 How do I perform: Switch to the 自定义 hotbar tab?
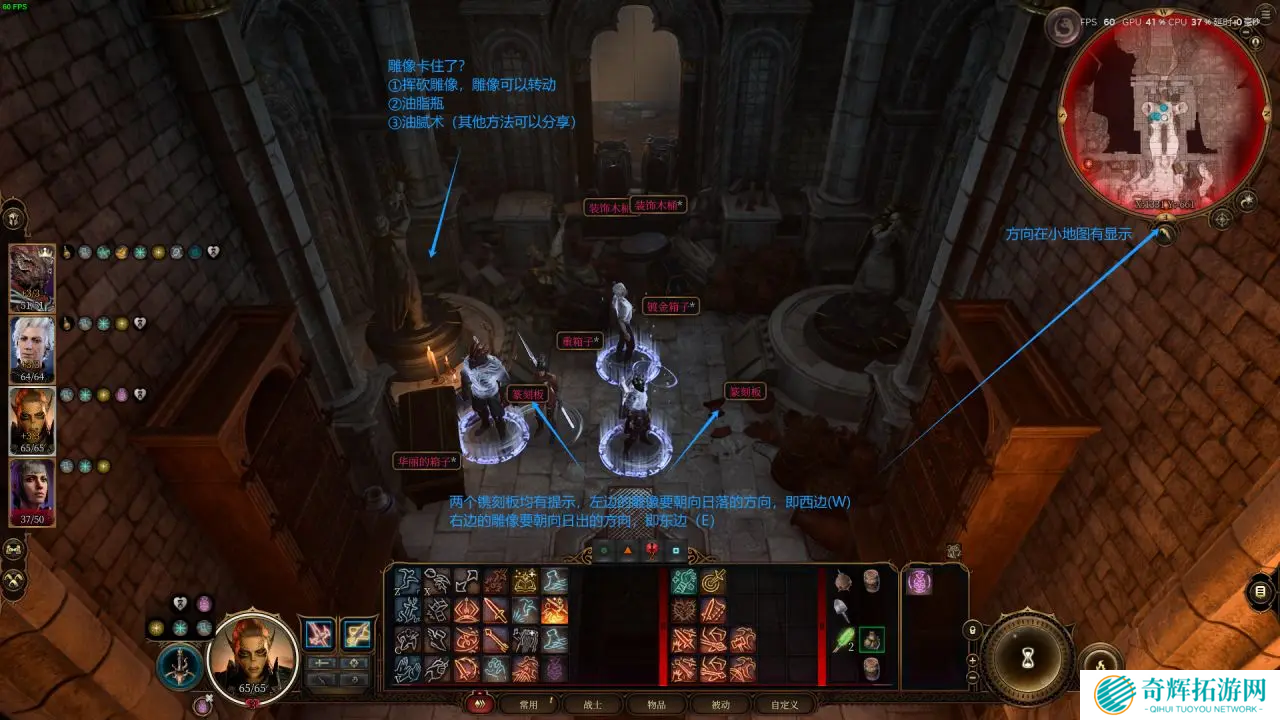(784, 704)
